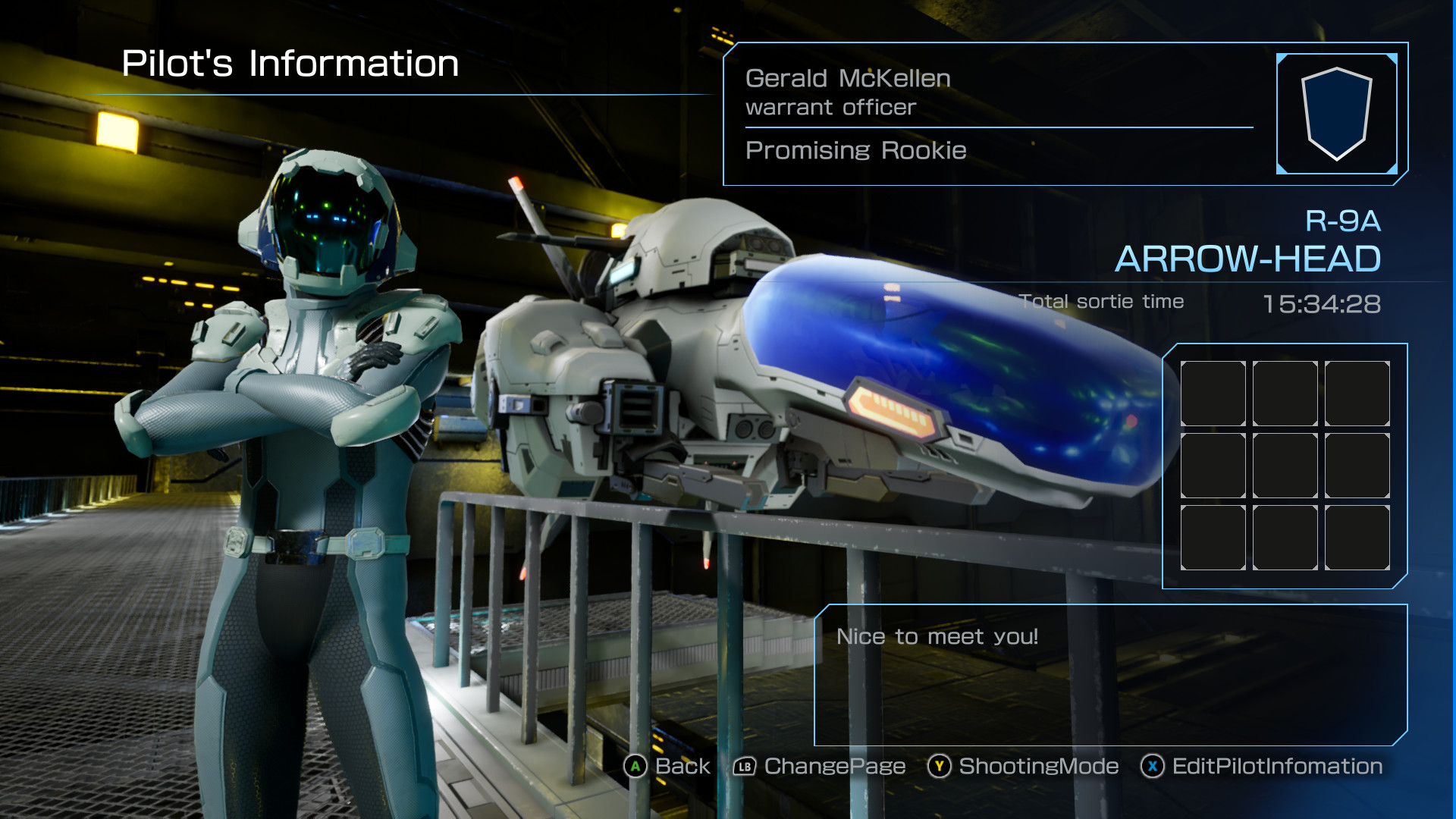Click the A button prompt icon
This screenshot has width=1456, height=819.
coord(635,767)
